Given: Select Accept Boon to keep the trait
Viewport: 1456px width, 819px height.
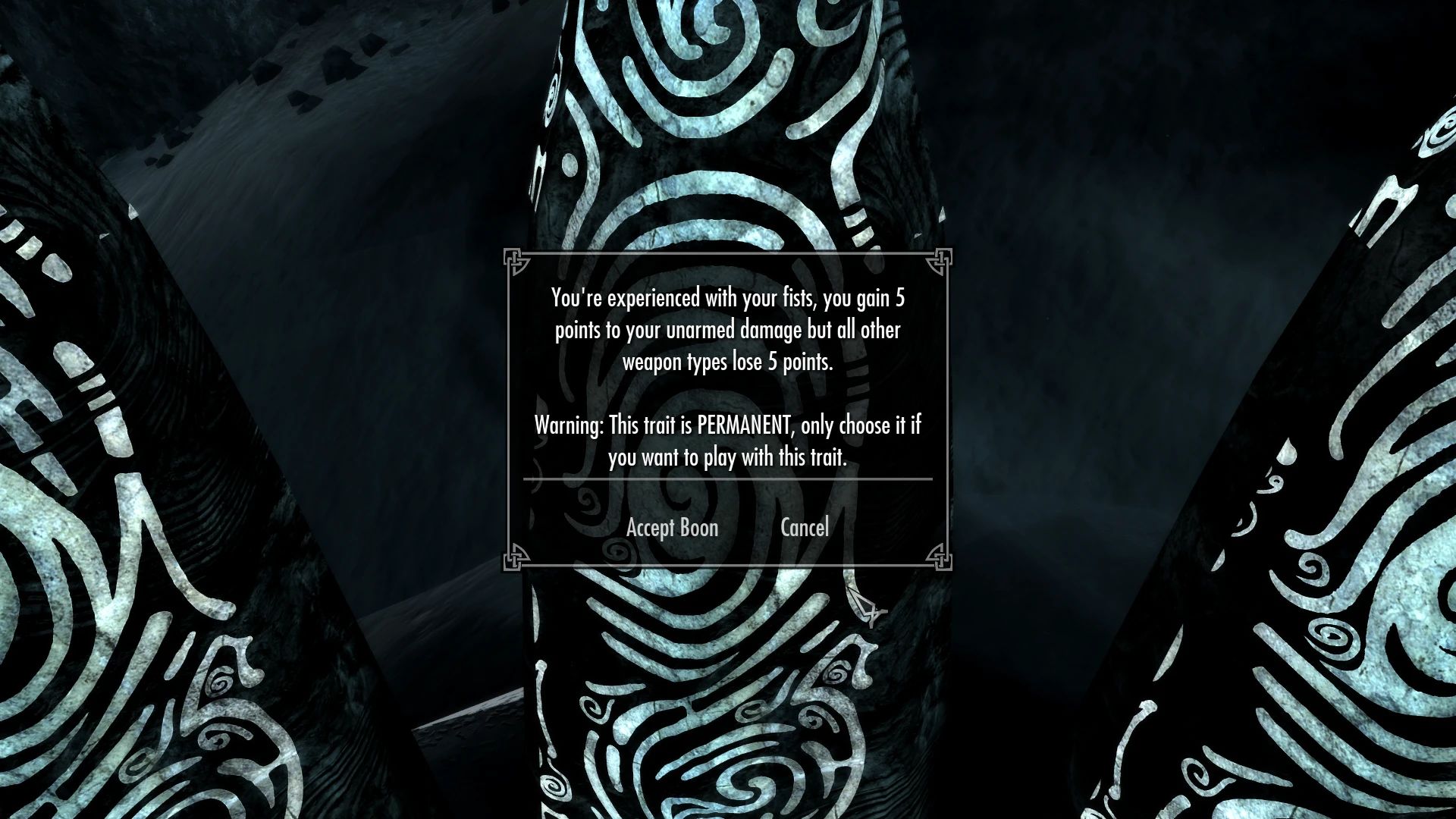Looking at the screenshot, I should [672, 528].
